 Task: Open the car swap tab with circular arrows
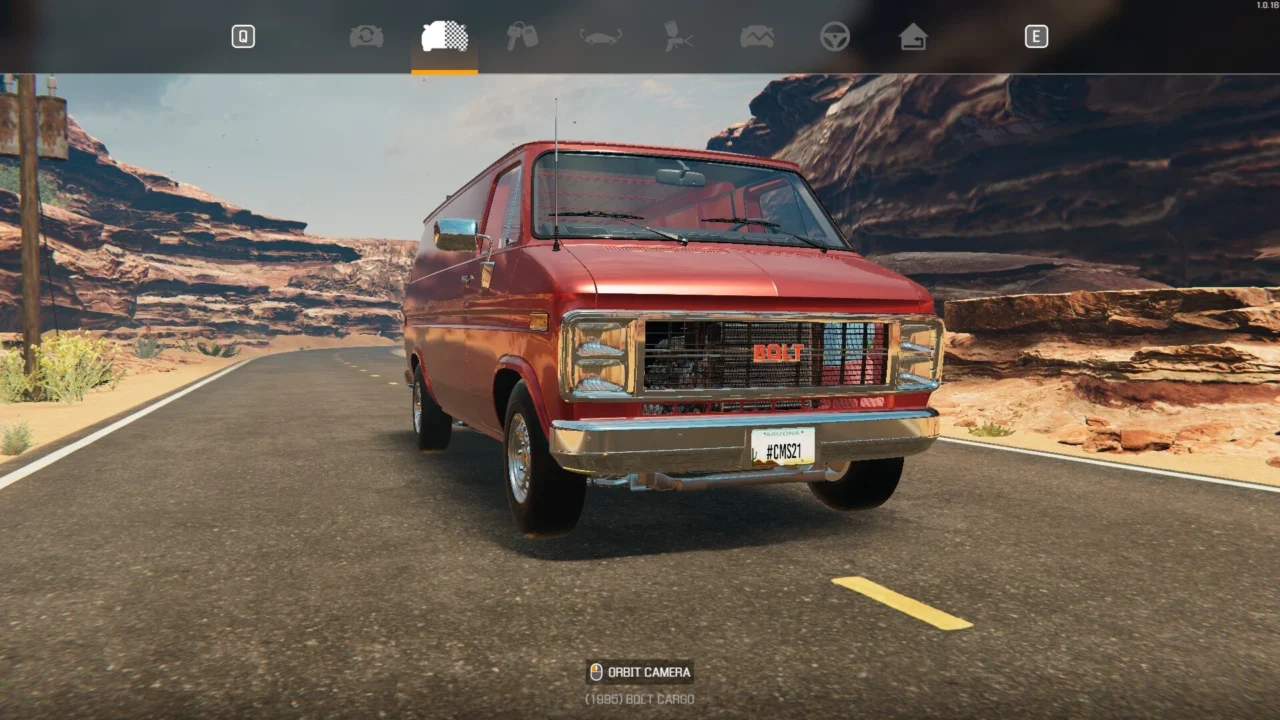click(x=366, y=37)
